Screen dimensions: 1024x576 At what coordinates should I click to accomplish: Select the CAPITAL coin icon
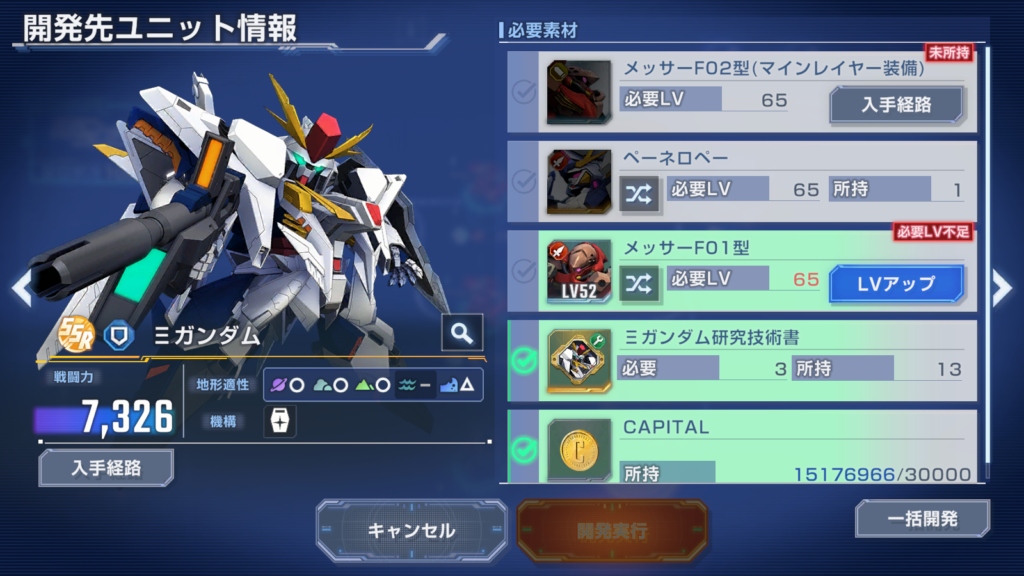pyautogui.click(x=579, y=449)
